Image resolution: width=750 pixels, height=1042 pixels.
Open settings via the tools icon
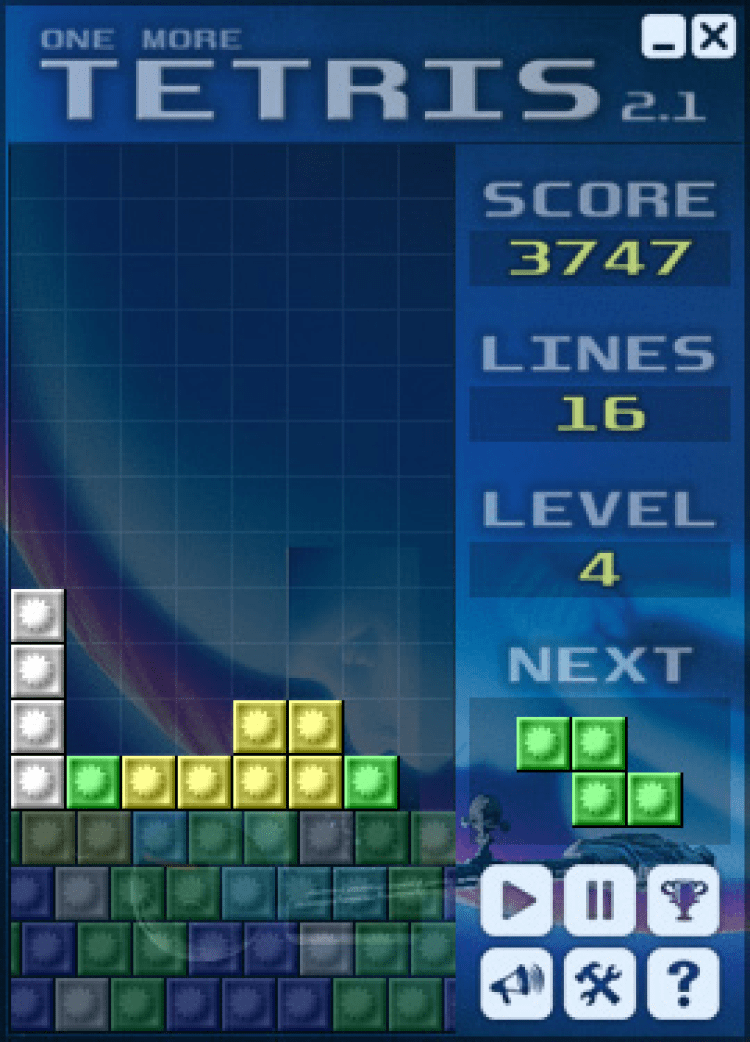coord(599,984)
